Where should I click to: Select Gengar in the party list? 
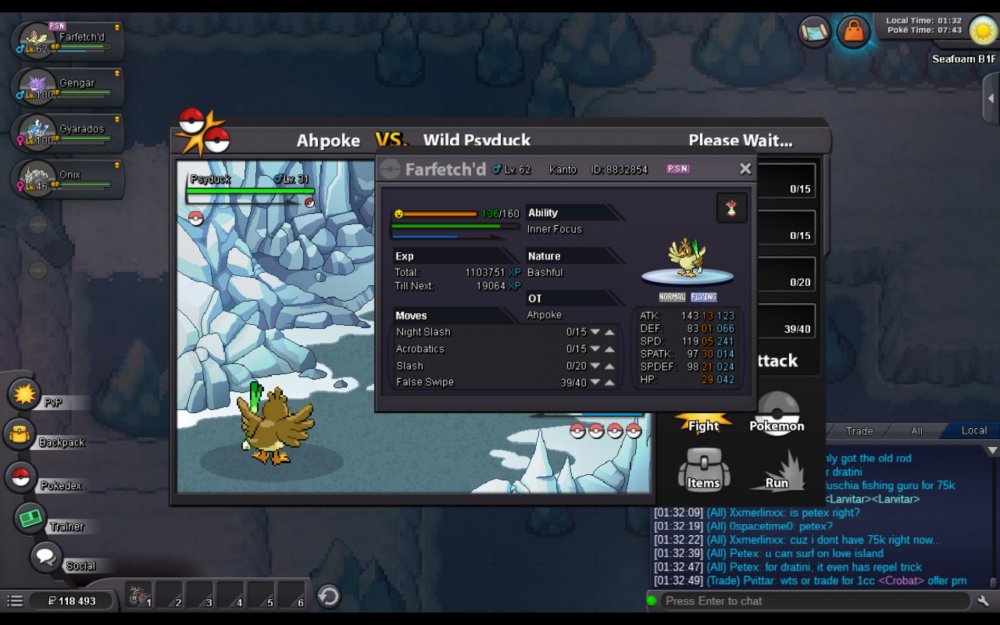coord(68,87)
